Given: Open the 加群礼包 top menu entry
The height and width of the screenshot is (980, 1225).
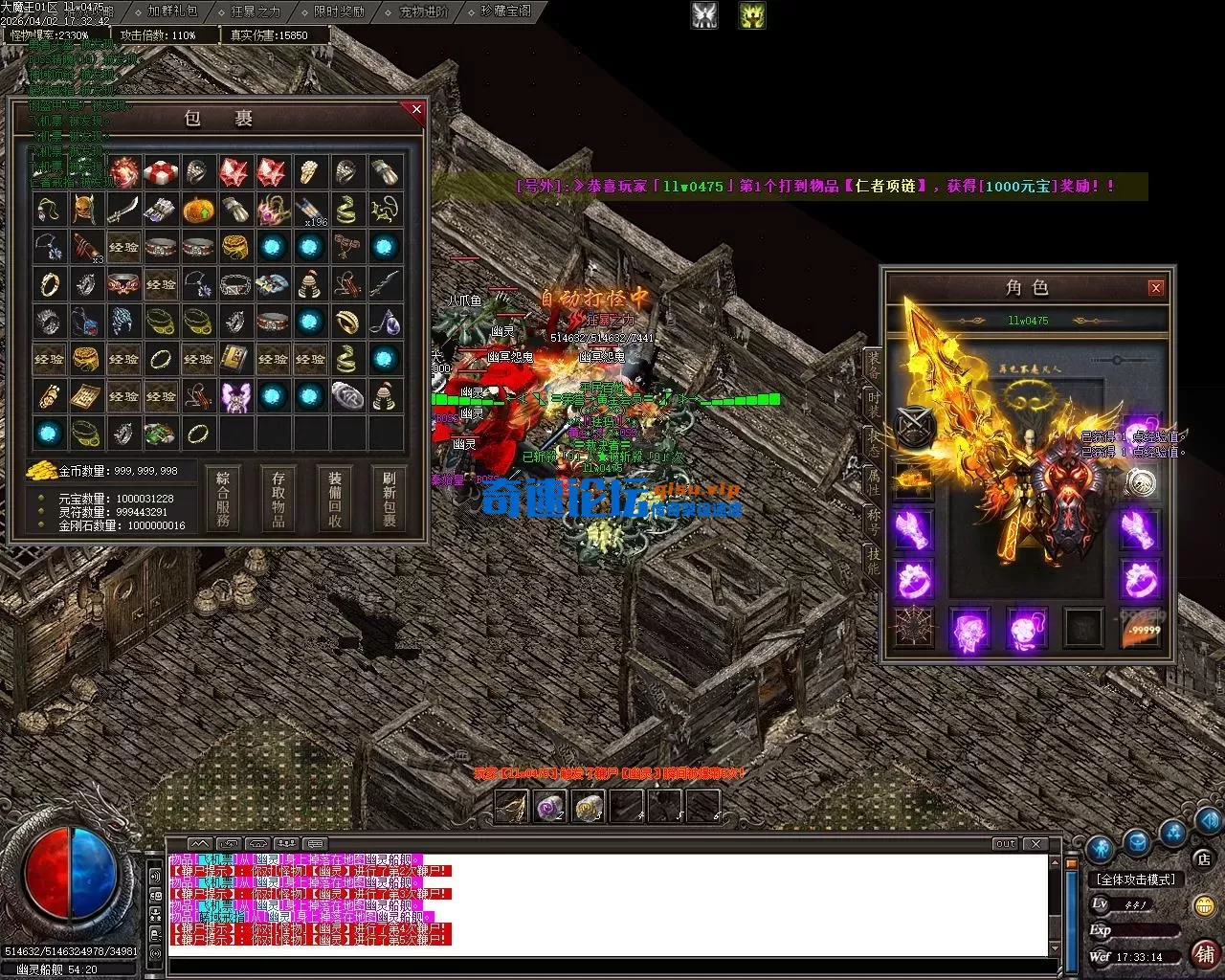Looking at the screenshot, I should click(x=172, y=11).
